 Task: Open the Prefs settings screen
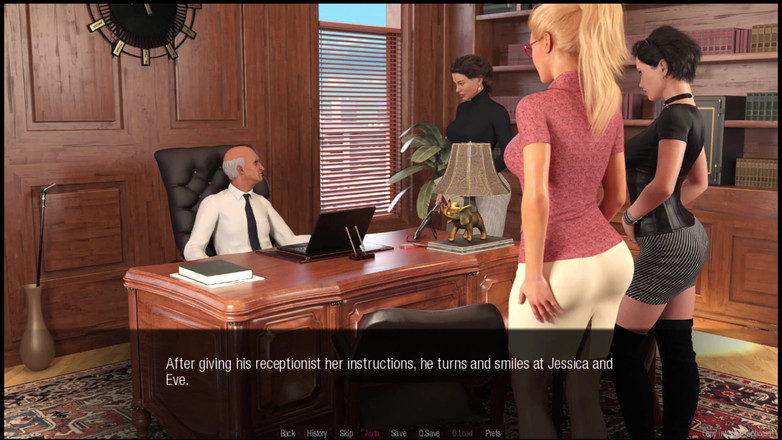[493, 433]
